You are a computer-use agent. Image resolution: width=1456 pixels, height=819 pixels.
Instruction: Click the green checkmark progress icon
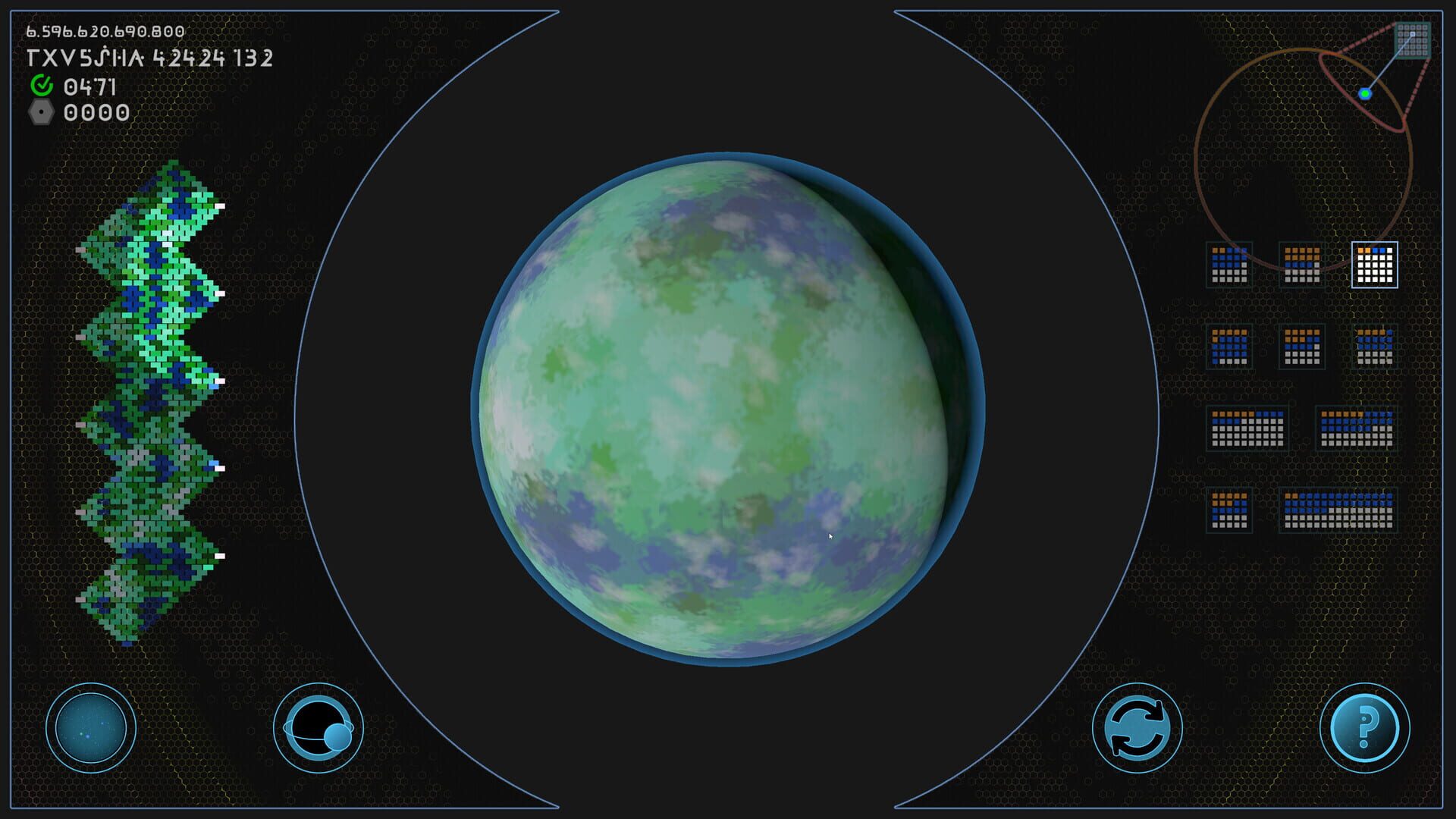[x=43, y=89]
